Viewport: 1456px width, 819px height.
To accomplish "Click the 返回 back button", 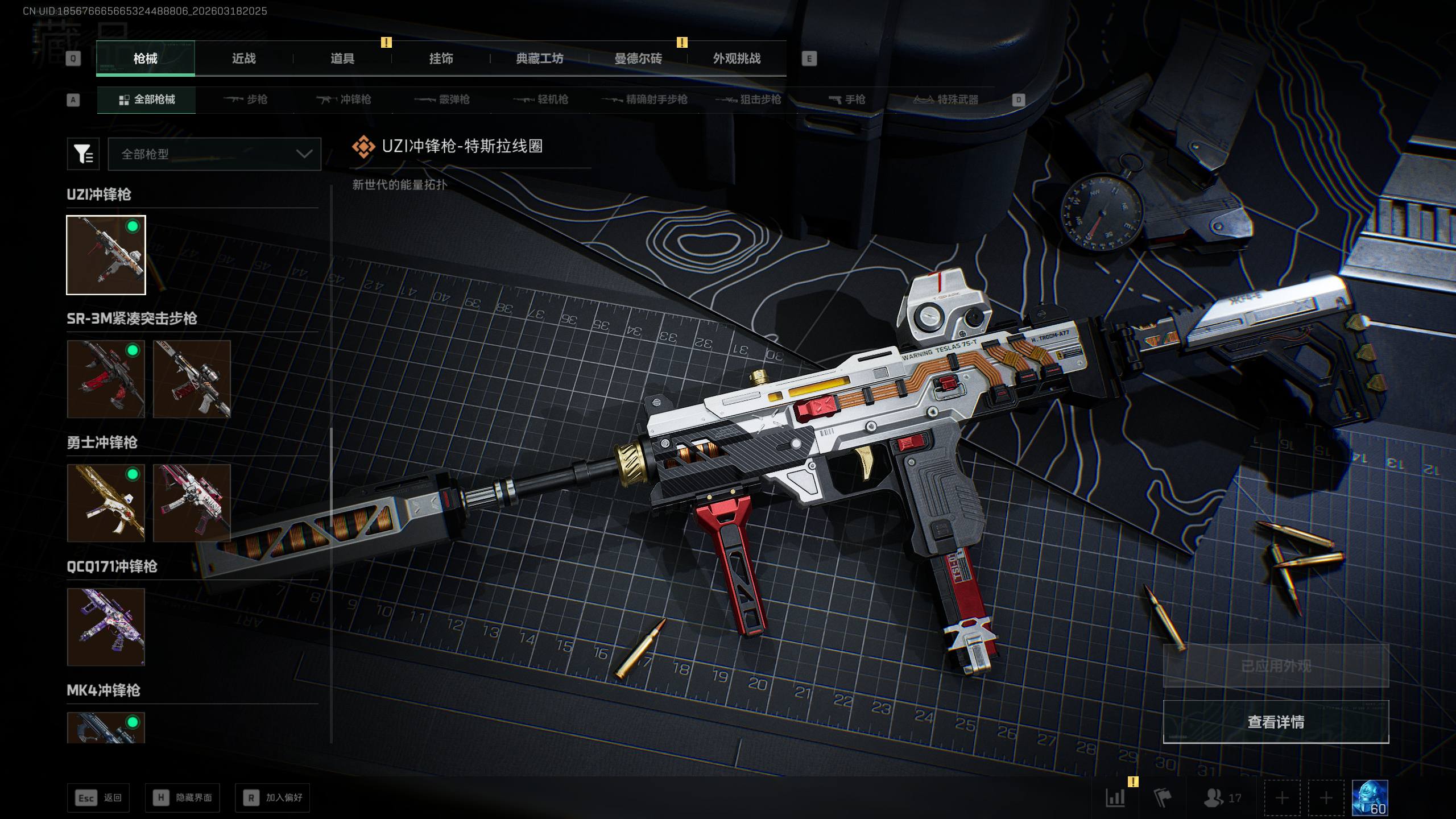I will (98, 798).
